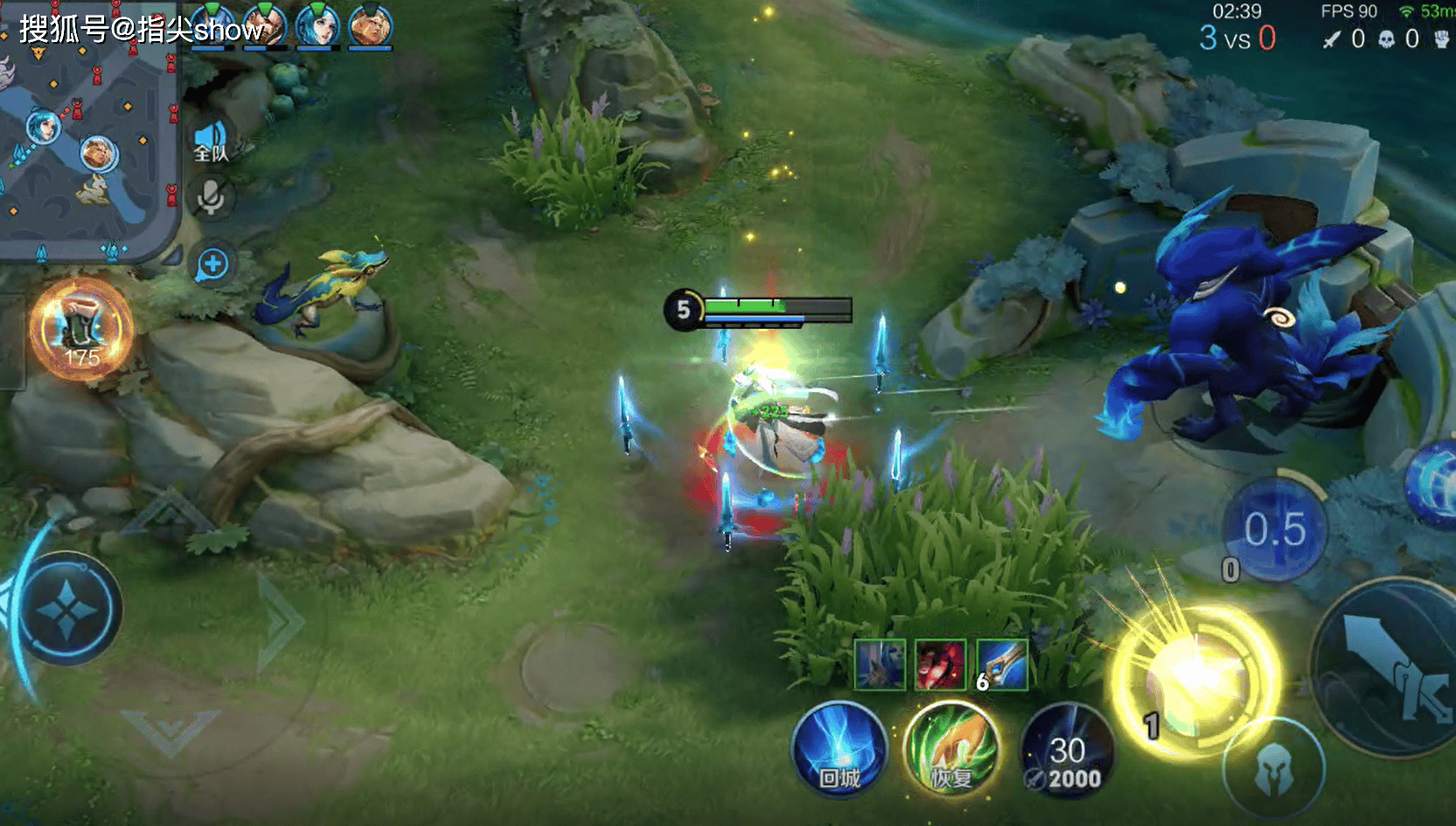Select the blue-haired woman portrait in teammate row
1456x826 pixels.
point(317,24)
